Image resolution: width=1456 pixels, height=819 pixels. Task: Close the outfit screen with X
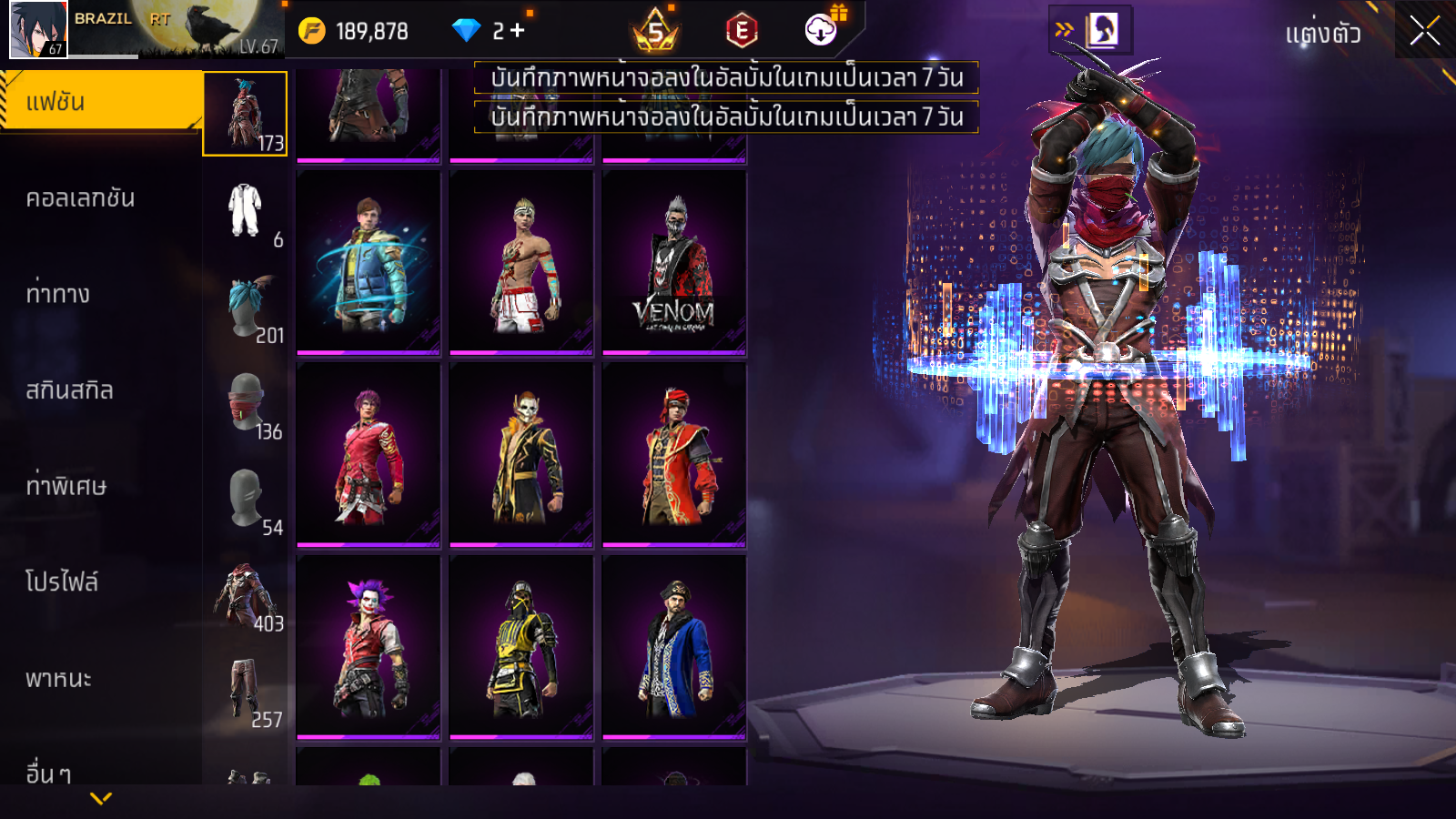pos(1424,31)
